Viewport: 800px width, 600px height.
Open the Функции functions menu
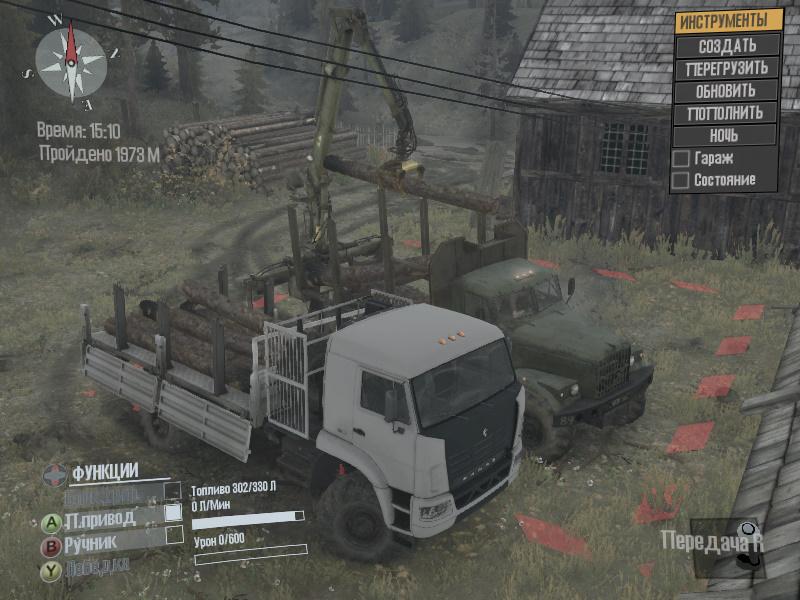pos(103,473)
